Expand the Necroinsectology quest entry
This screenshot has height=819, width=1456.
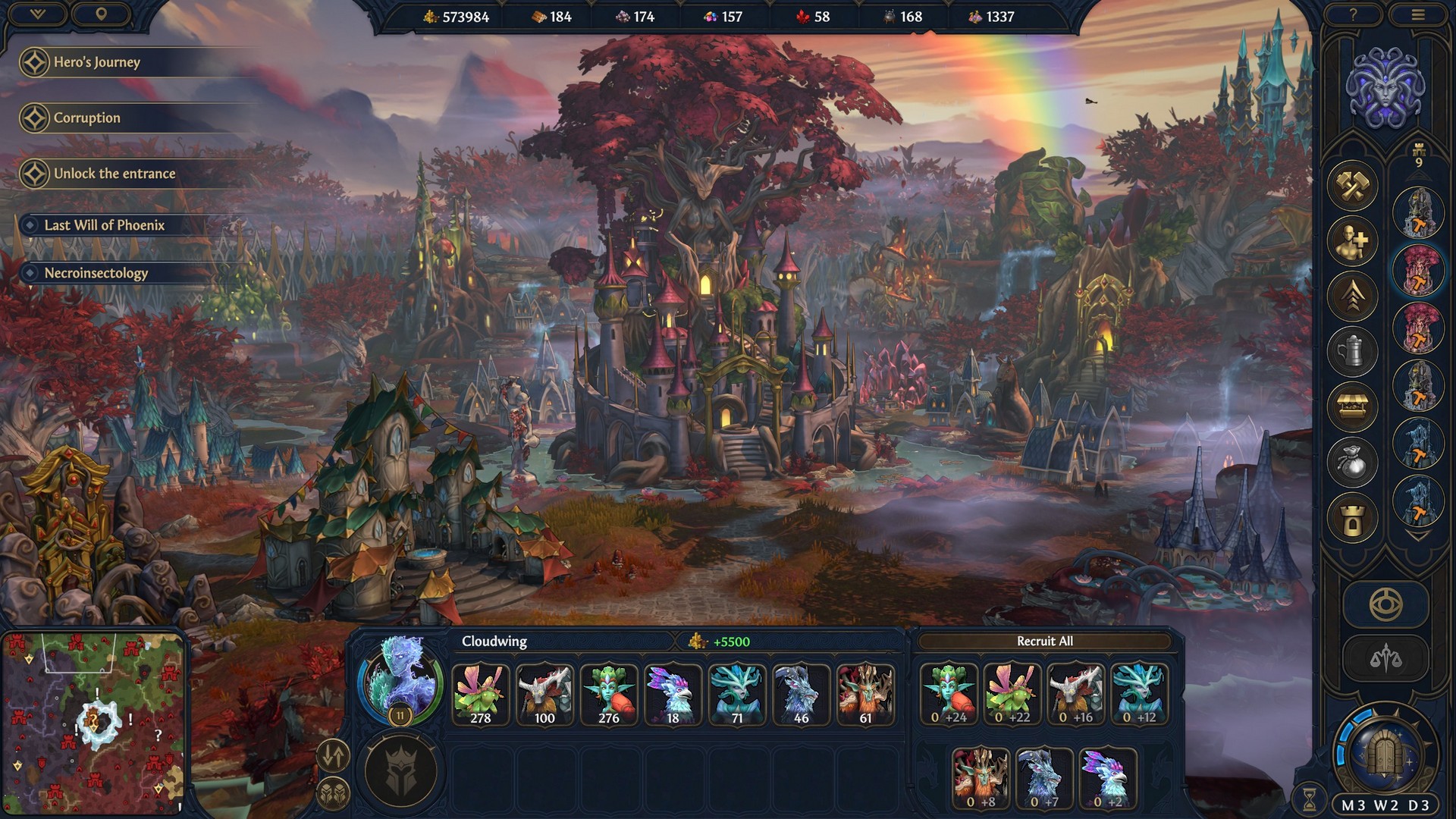tap(96, 274)
